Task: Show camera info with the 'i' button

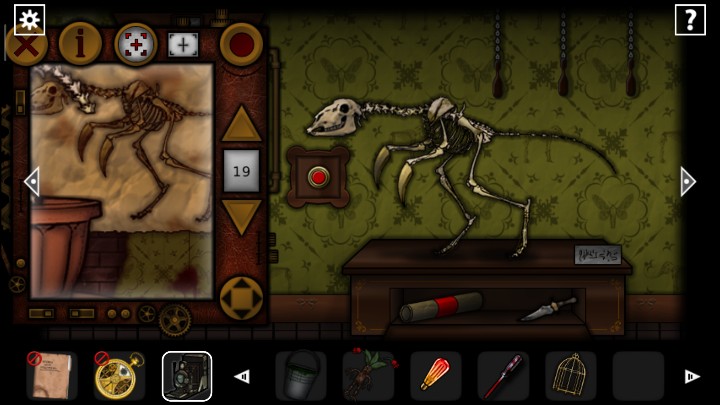Action: tap(79, 44)
